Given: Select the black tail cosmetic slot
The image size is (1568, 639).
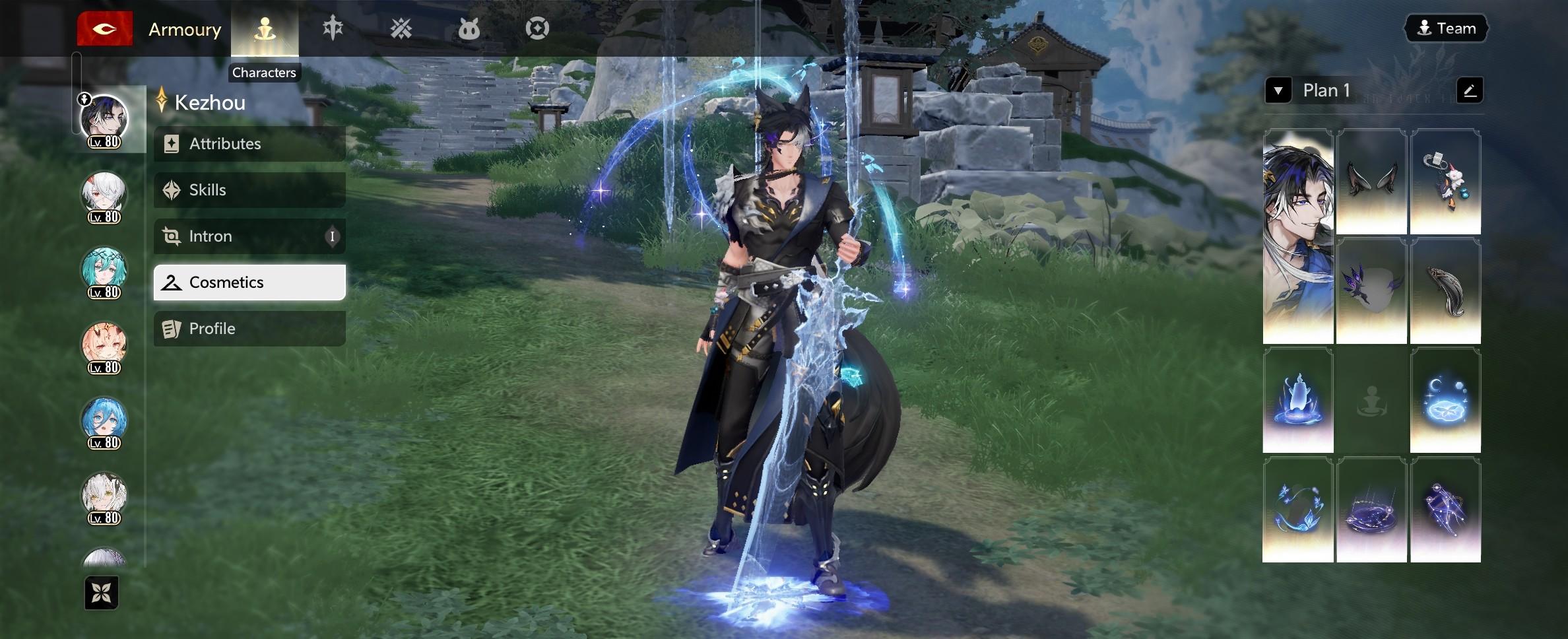Looking at the screenshot, I should [x=1445, y=291].
